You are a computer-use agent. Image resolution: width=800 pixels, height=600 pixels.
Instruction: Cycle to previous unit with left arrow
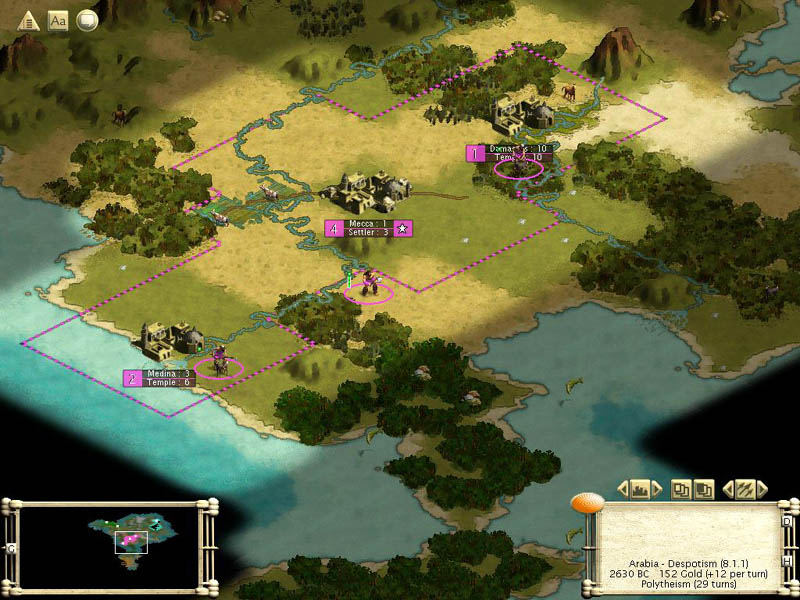pyautogui.click(x=727, y=489)
